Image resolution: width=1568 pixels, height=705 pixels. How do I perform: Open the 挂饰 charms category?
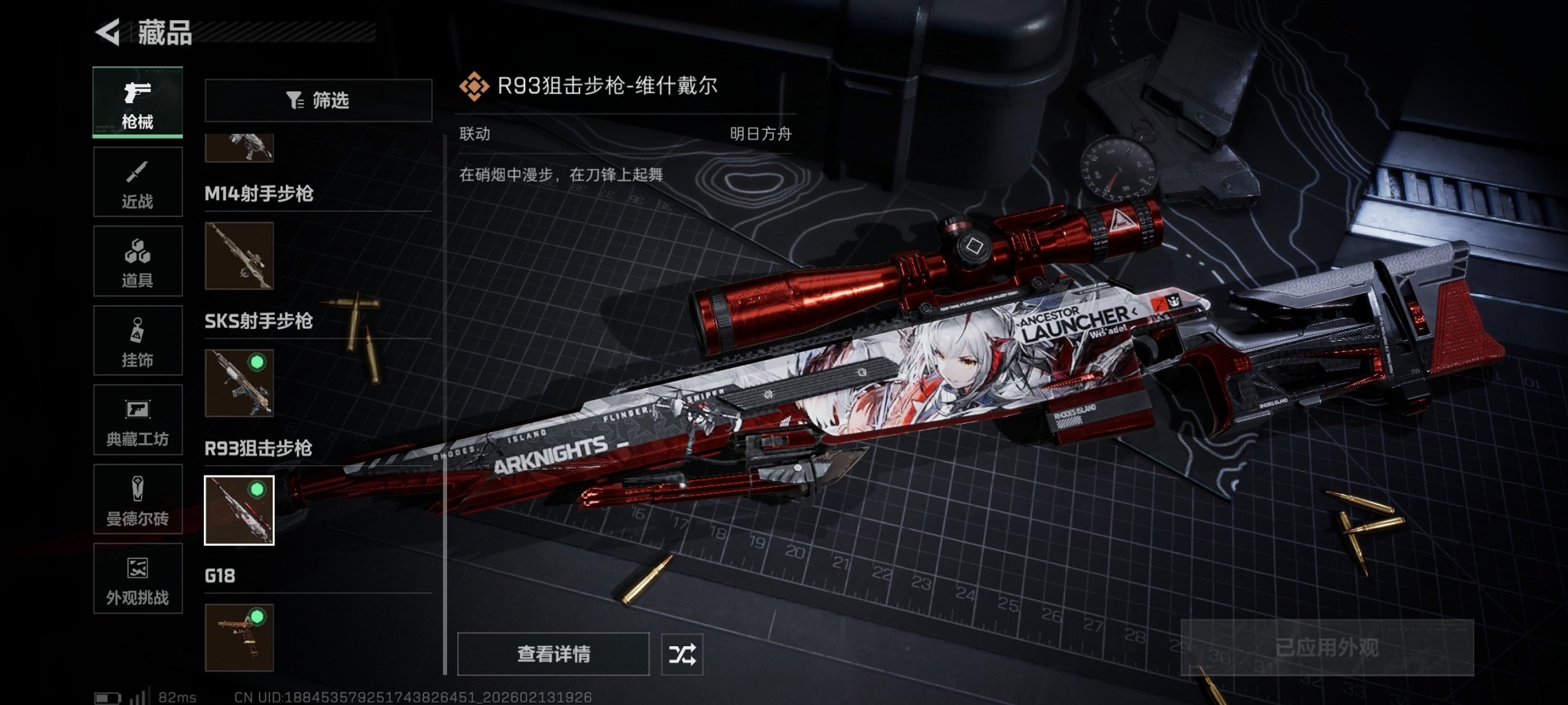137,340
